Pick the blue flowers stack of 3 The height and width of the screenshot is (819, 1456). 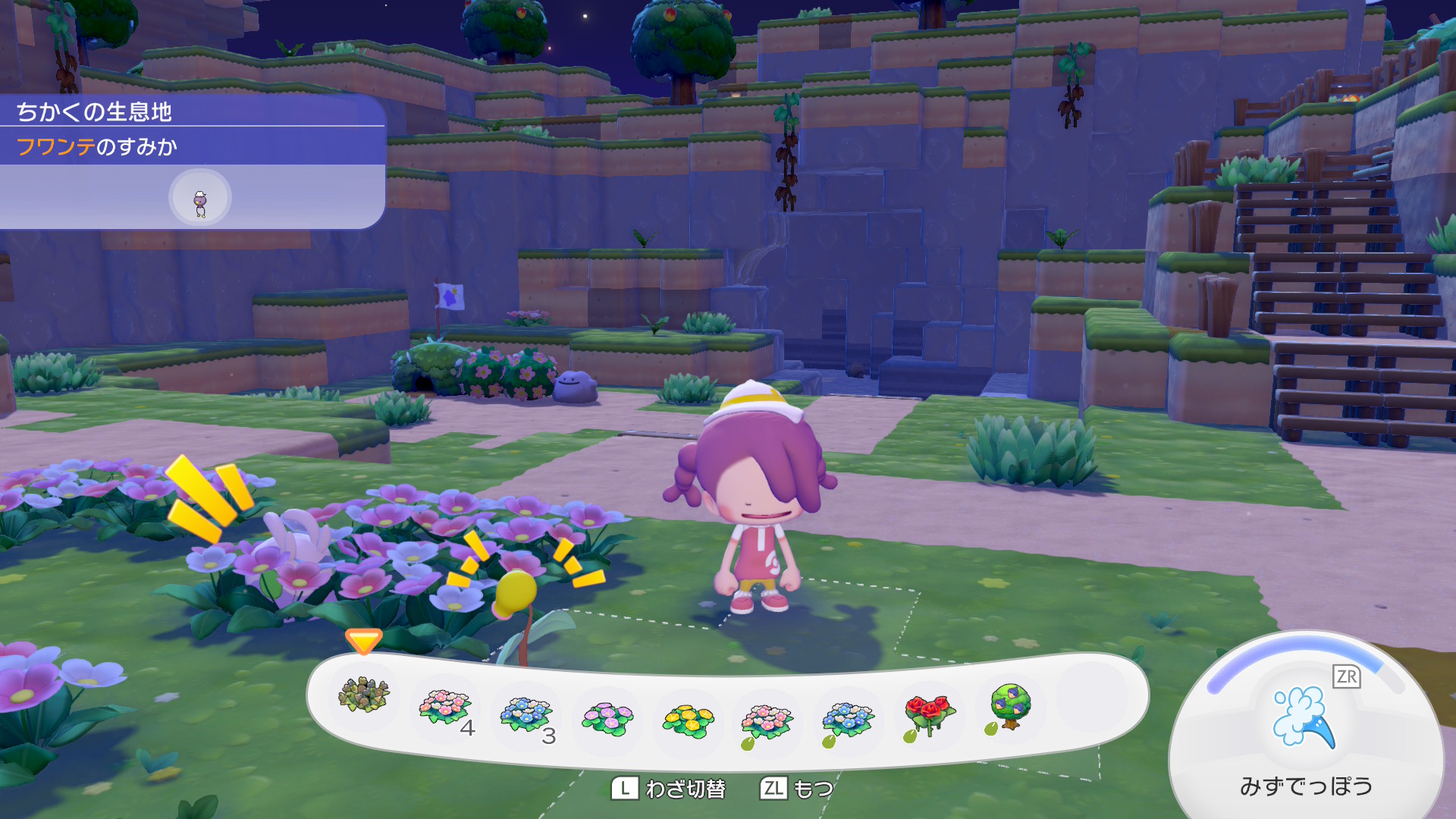click(x=526, y=714)
